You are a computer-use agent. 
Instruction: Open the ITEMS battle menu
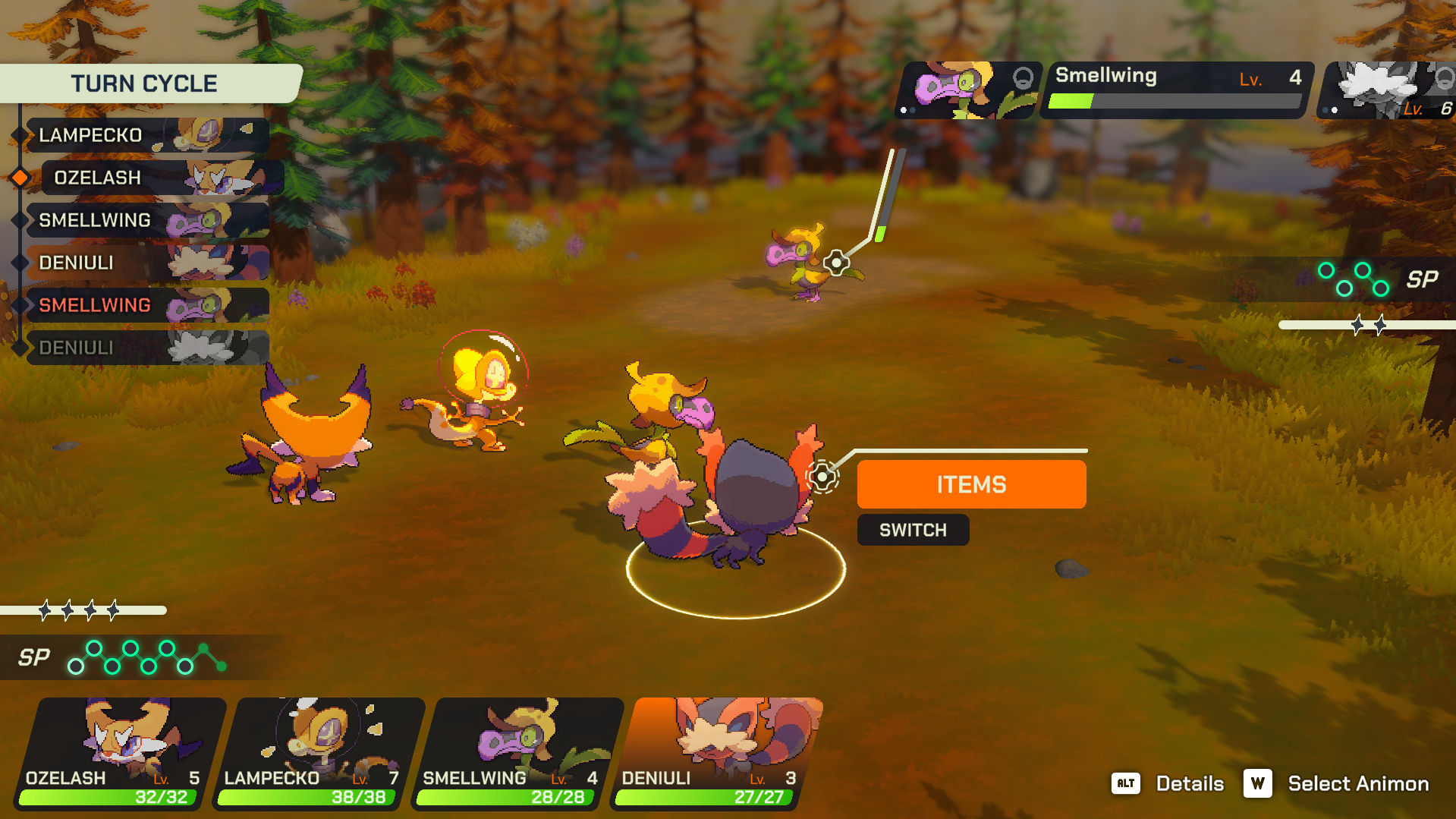(971, 484)
